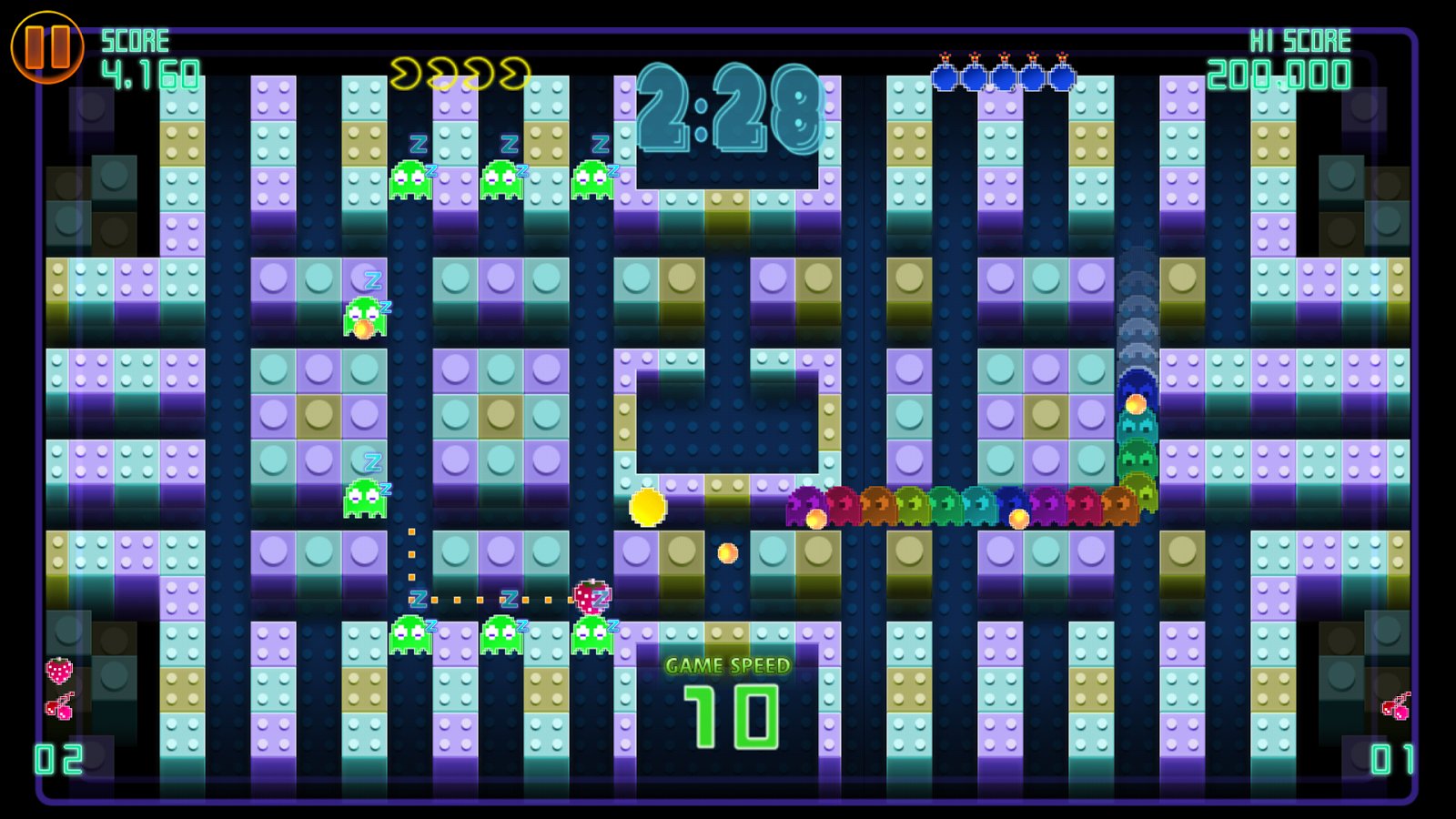Viewport: 1456px width, 819px height.
Task: Select the SCORE label at top-left
Action: coord(136,39)
